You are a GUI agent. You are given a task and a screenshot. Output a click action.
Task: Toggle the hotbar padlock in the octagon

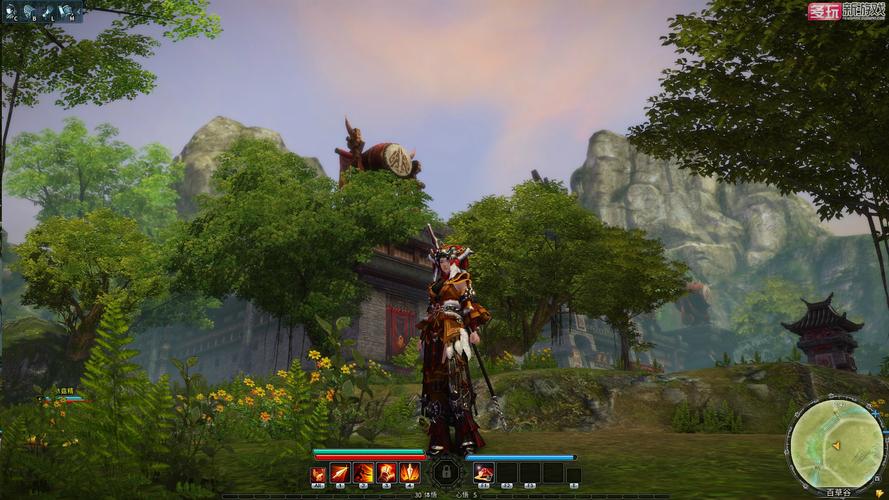click(x=446, y=472)
